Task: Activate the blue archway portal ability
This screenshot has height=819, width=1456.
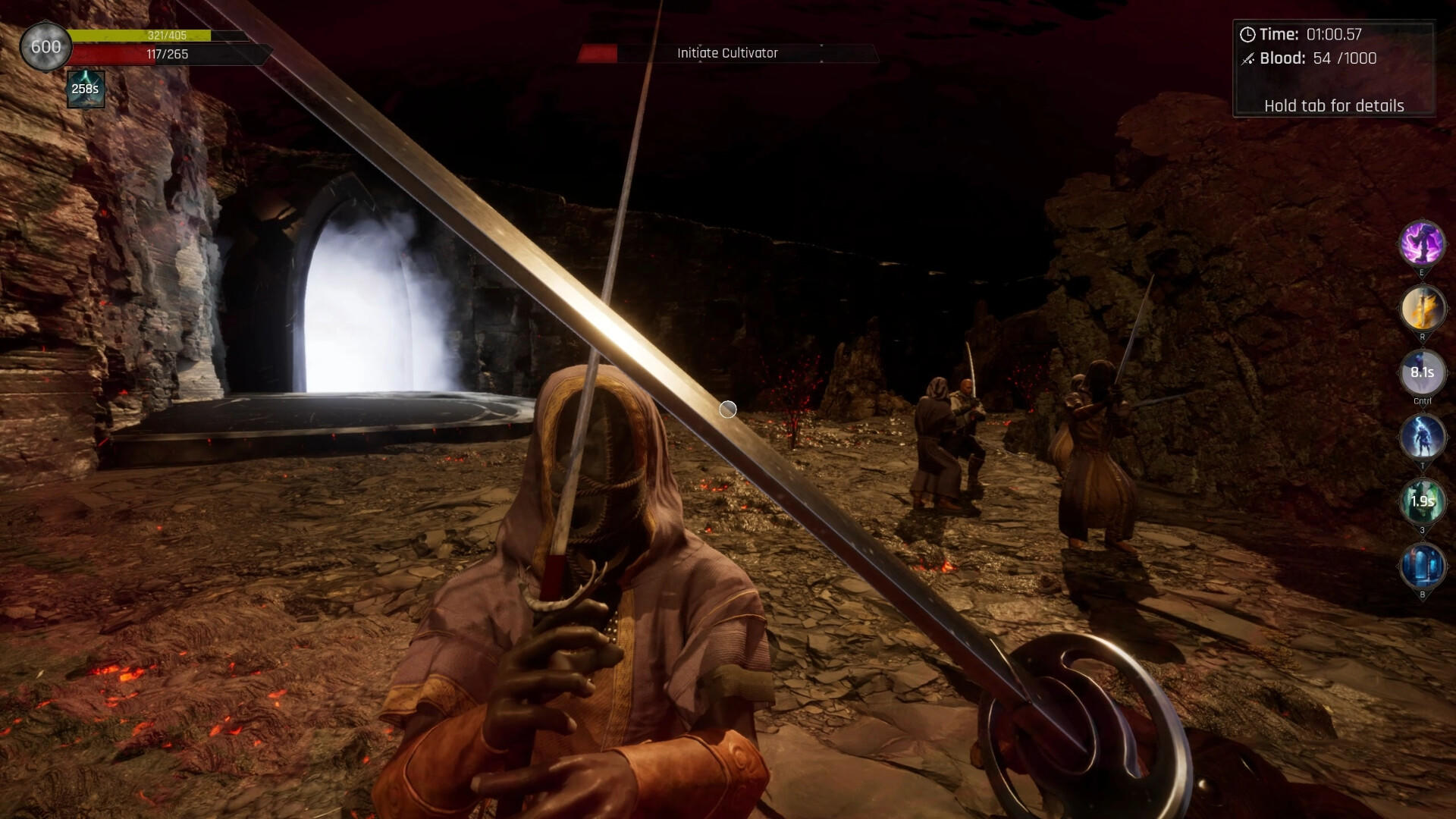Action: click(x=1422, y=566)
